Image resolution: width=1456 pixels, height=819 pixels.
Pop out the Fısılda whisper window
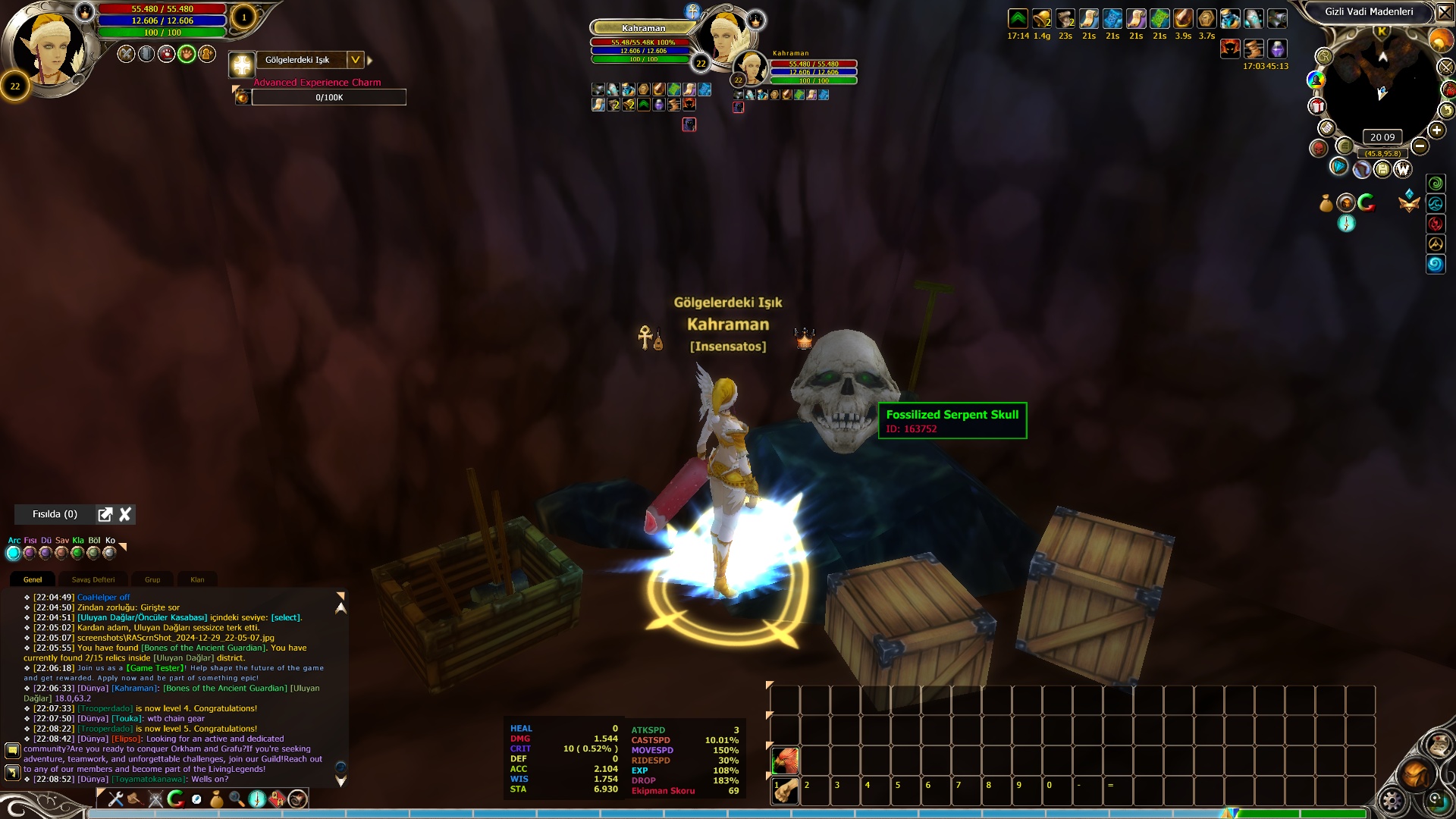(x=105, y=514)
